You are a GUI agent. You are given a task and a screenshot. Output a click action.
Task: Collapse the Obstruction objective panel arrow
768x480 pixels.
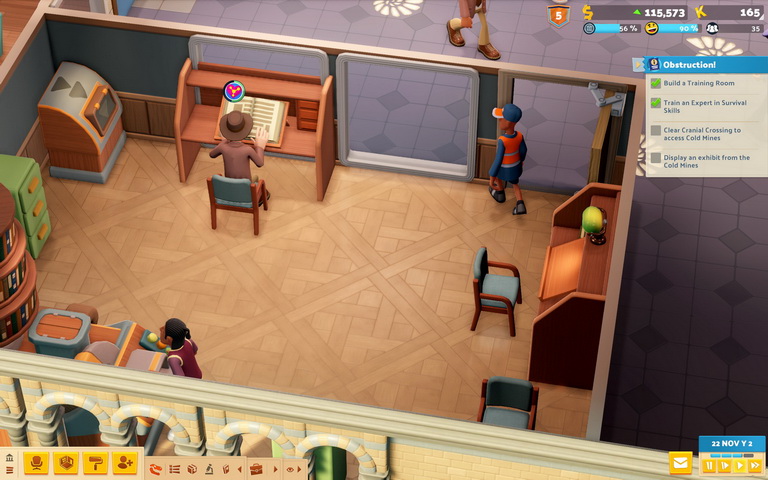[639, 64]
